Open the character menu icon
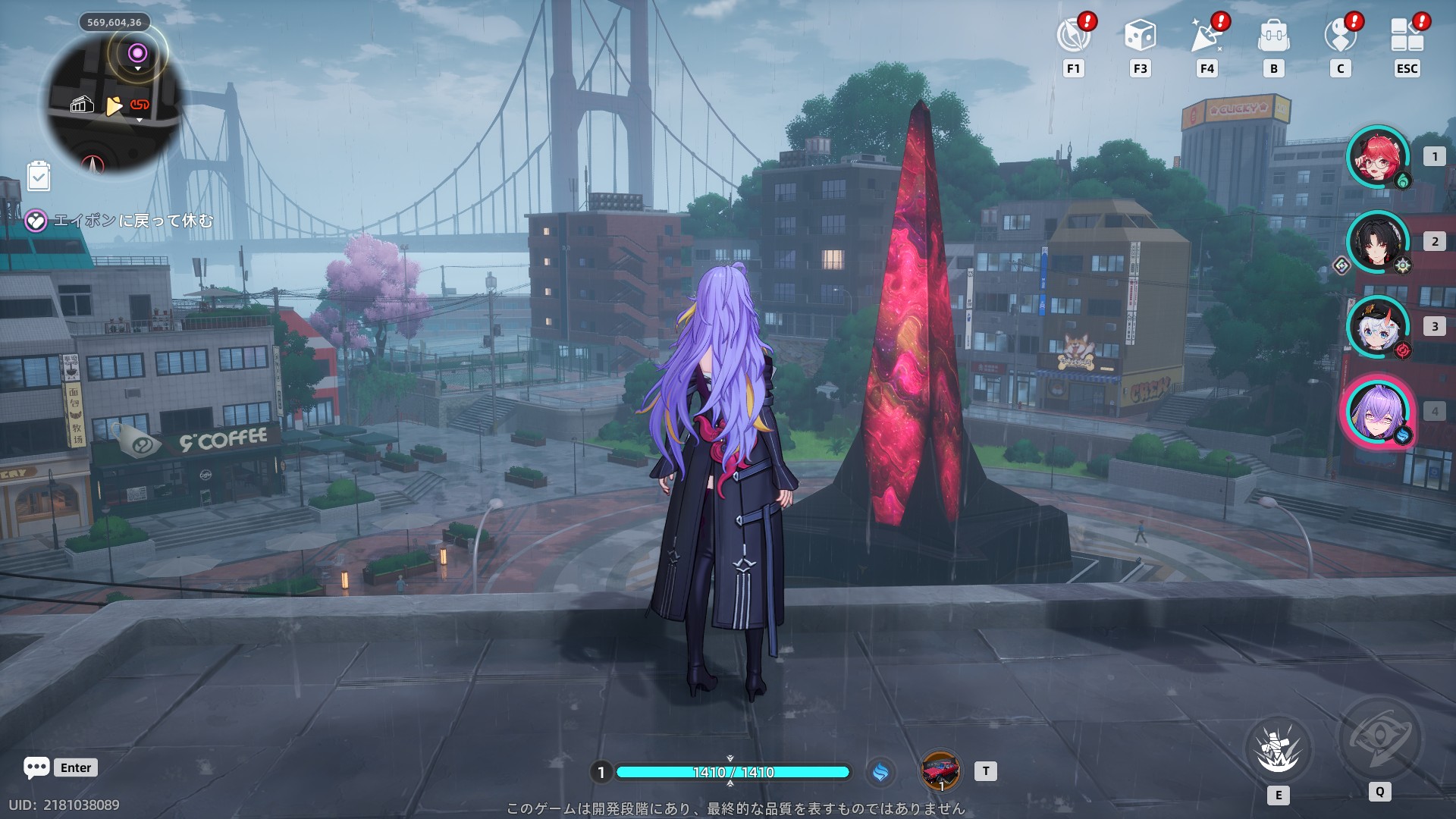The width and height of the screenshot is (1456, 819). click(x=1340, y=36)
